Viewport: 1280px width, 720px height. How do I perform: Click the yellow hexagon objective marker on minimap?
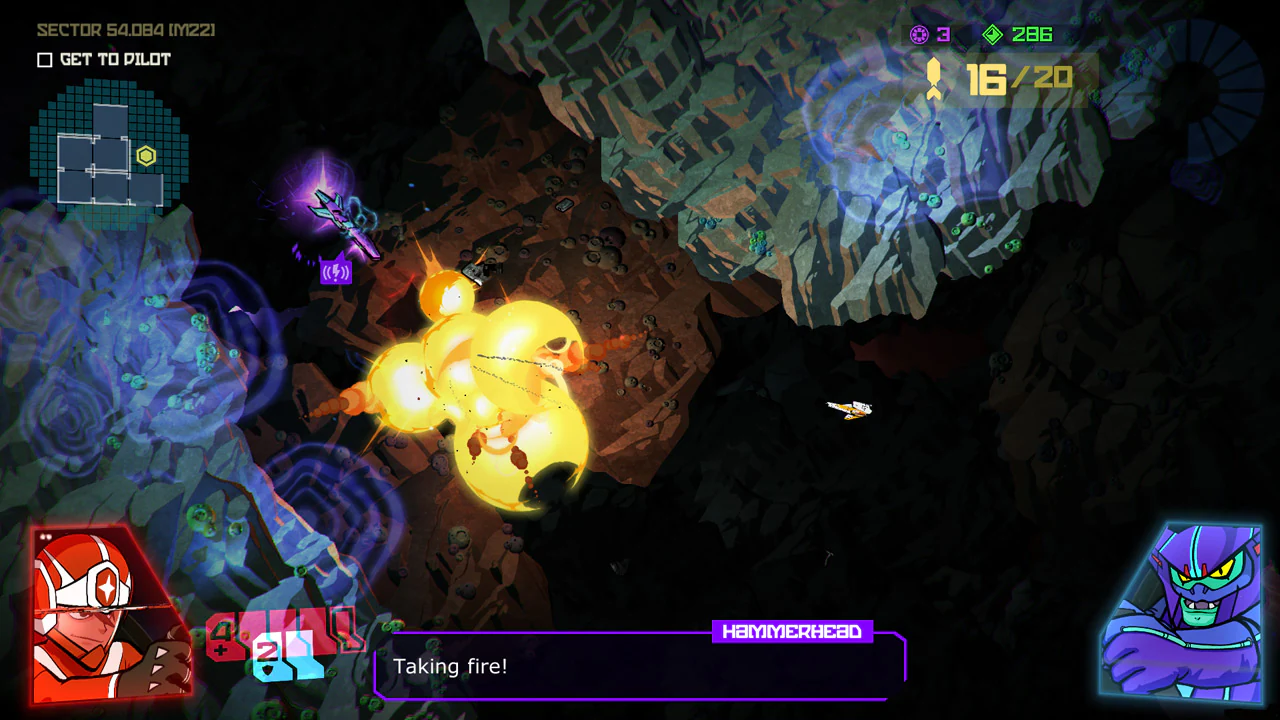coord(146,156)
